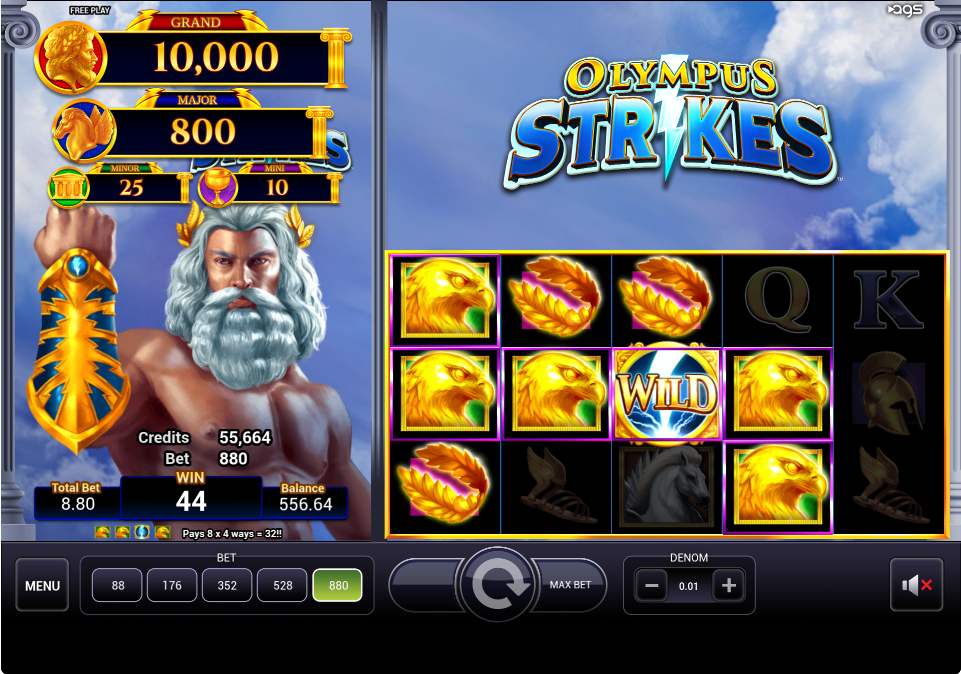Image resolution: width=961 pixels, height=674 pixels.
Task: Select the highlighted 880 bet
Action: pos(338,586)
